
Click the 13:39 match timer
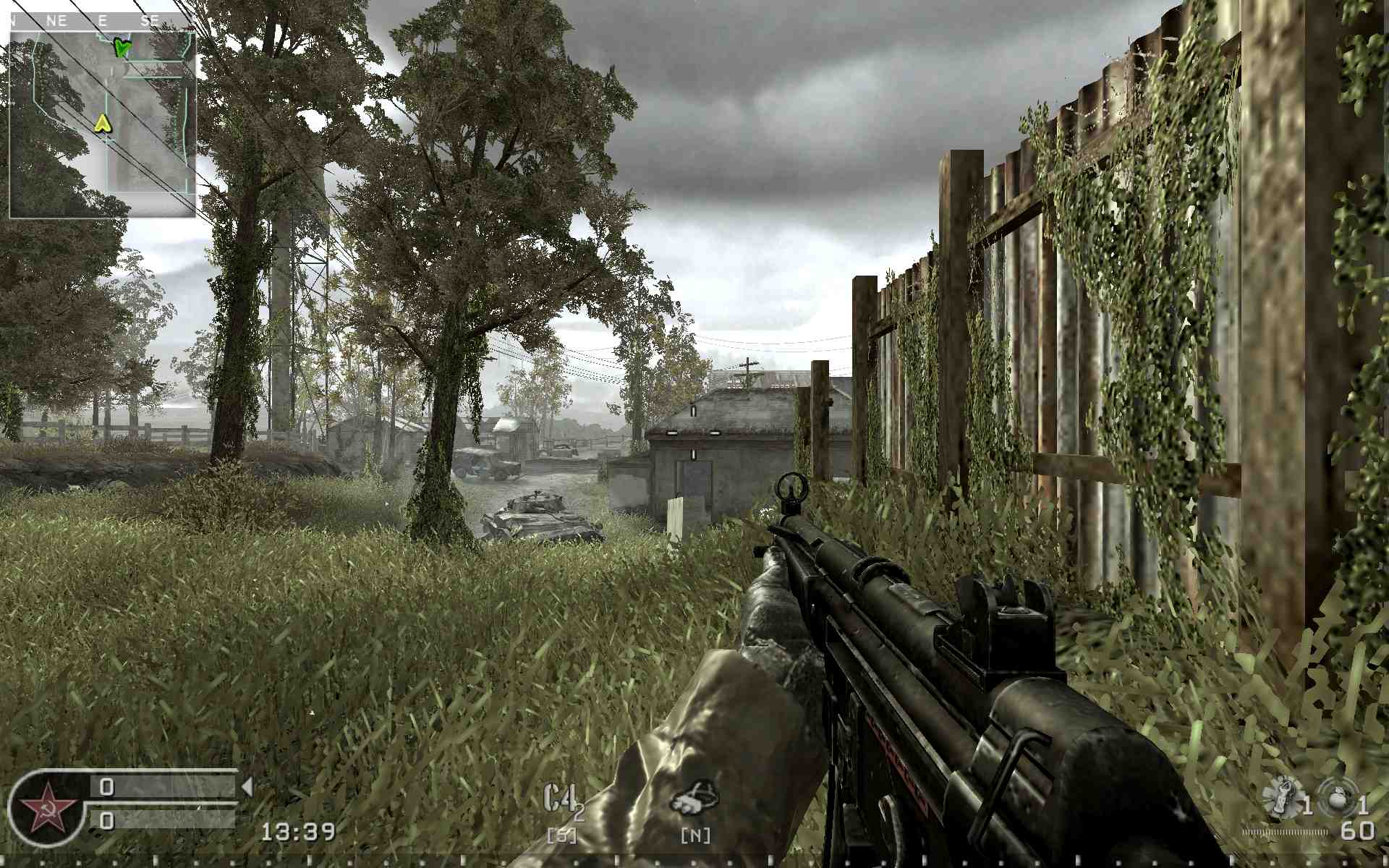pyautogui.click(x=300, y=832)
